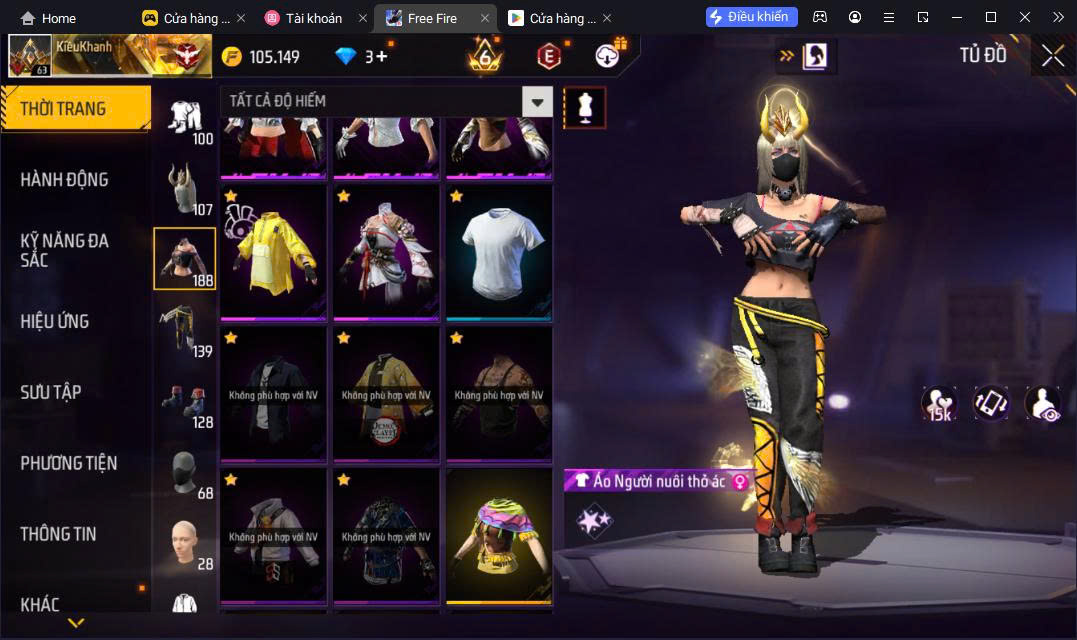Switch to the mask subcategory with 68 items

(185, 472)
